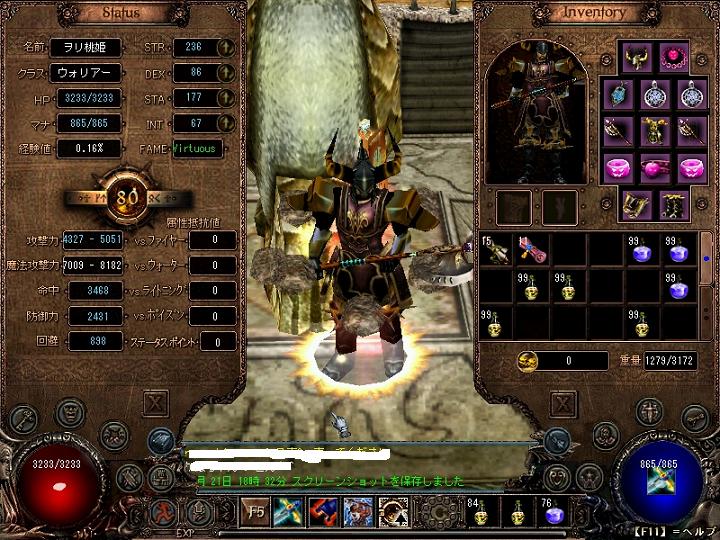Viewport: 720px width, 540px height.
Task: Click the equipped golden body armor slot
Action: coord(653,131)
